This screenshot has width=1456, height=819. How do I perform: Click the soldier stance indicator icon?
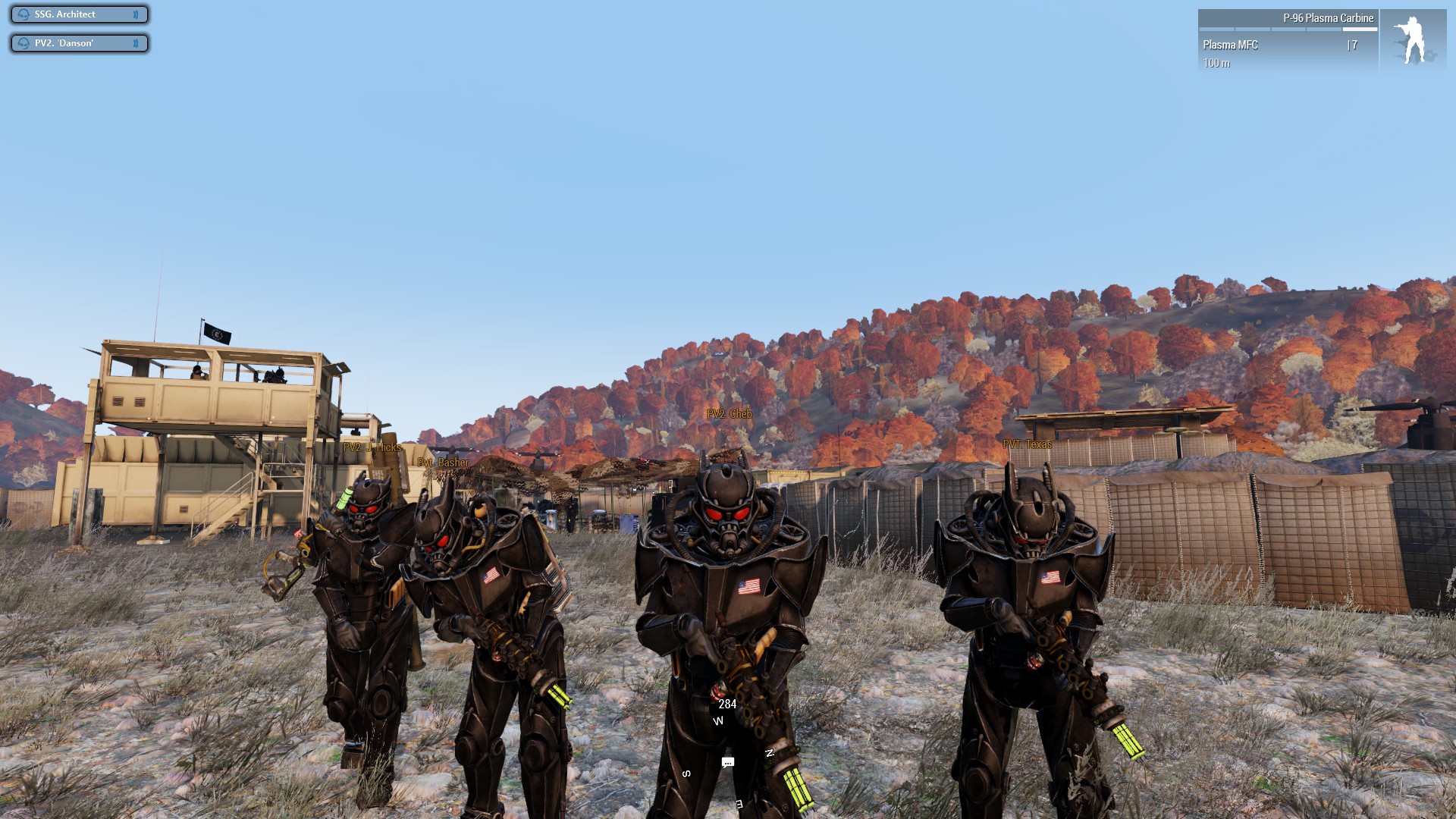pos(1412,41)
